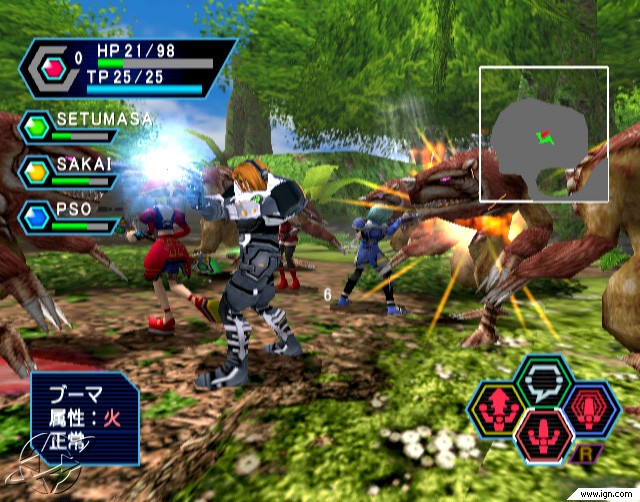Open the area minimap
The height and width of the screenshot is (502, 640).
coord(543,133)
